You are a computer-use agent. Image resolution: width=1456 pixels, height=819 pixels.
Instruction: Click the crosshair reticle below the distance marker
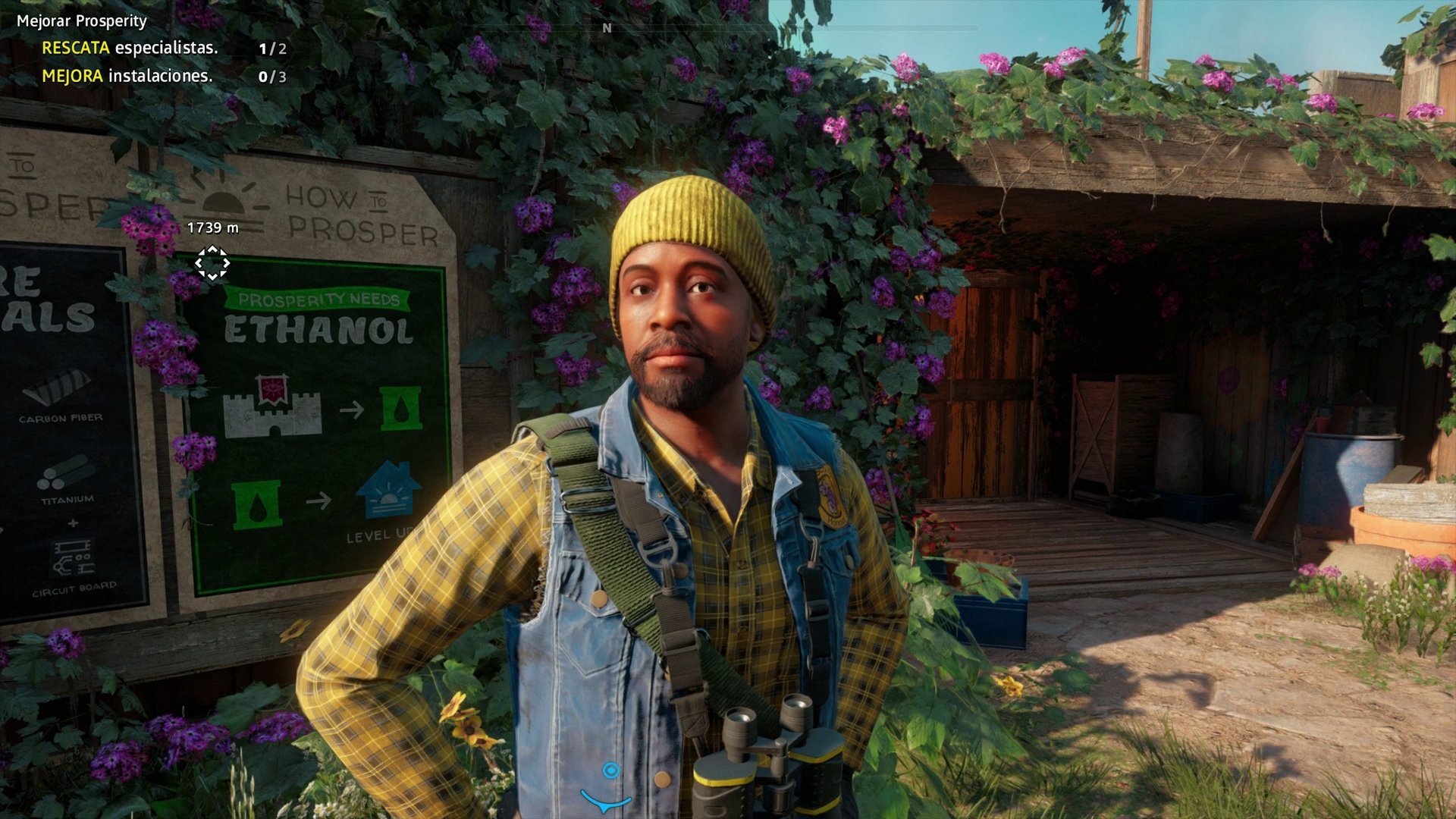point(212,262)
